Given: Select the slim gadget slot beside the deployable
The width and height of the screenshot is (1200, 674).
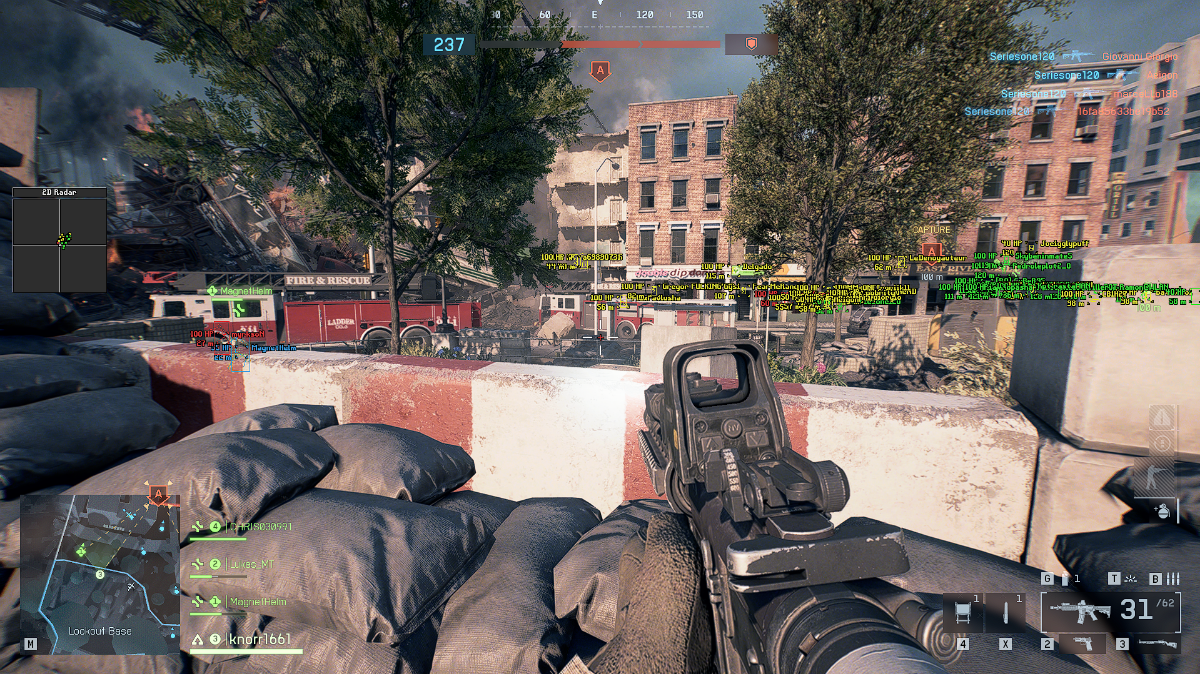Looking at the screenshot, I should [1005, 612].
